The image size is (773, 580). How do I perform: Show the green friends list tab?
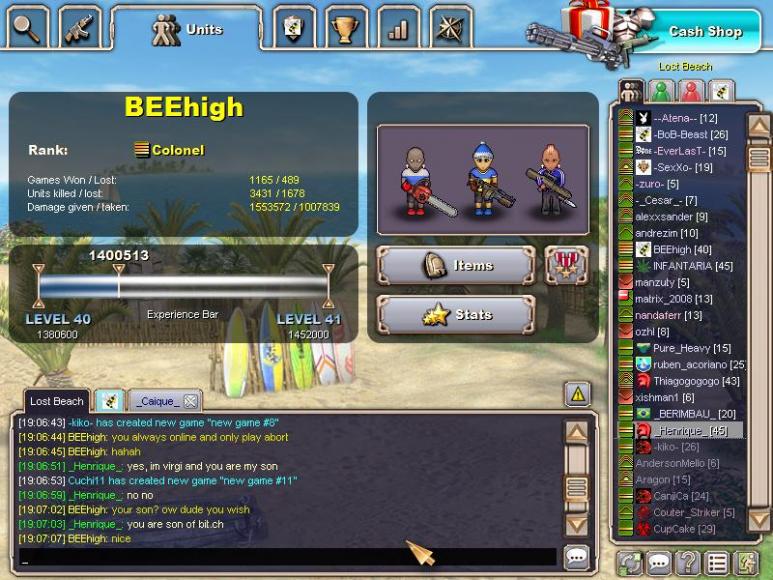pyautogui.click(x=661, y=91)
